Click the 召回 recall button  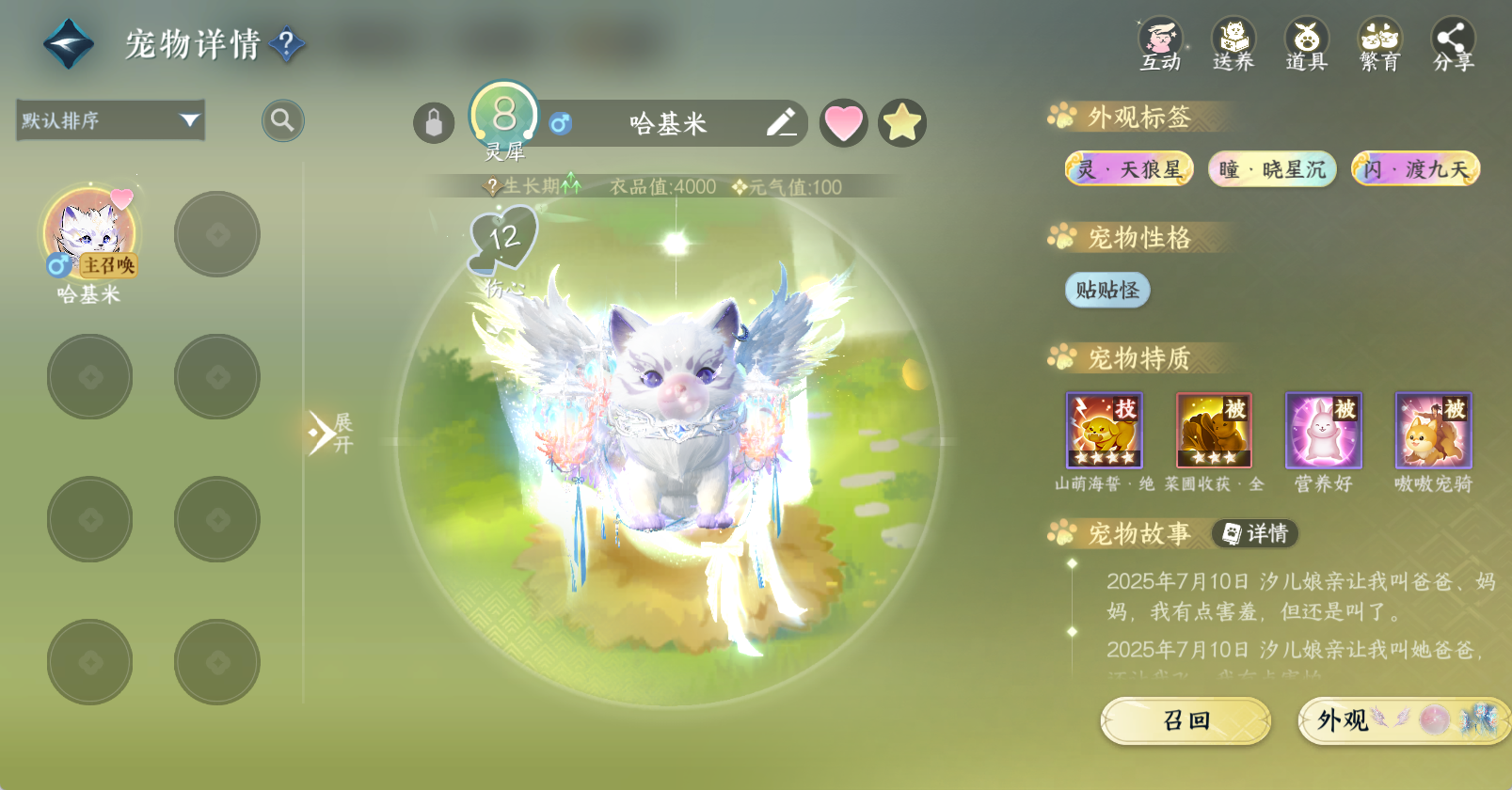click(1186, 720)
